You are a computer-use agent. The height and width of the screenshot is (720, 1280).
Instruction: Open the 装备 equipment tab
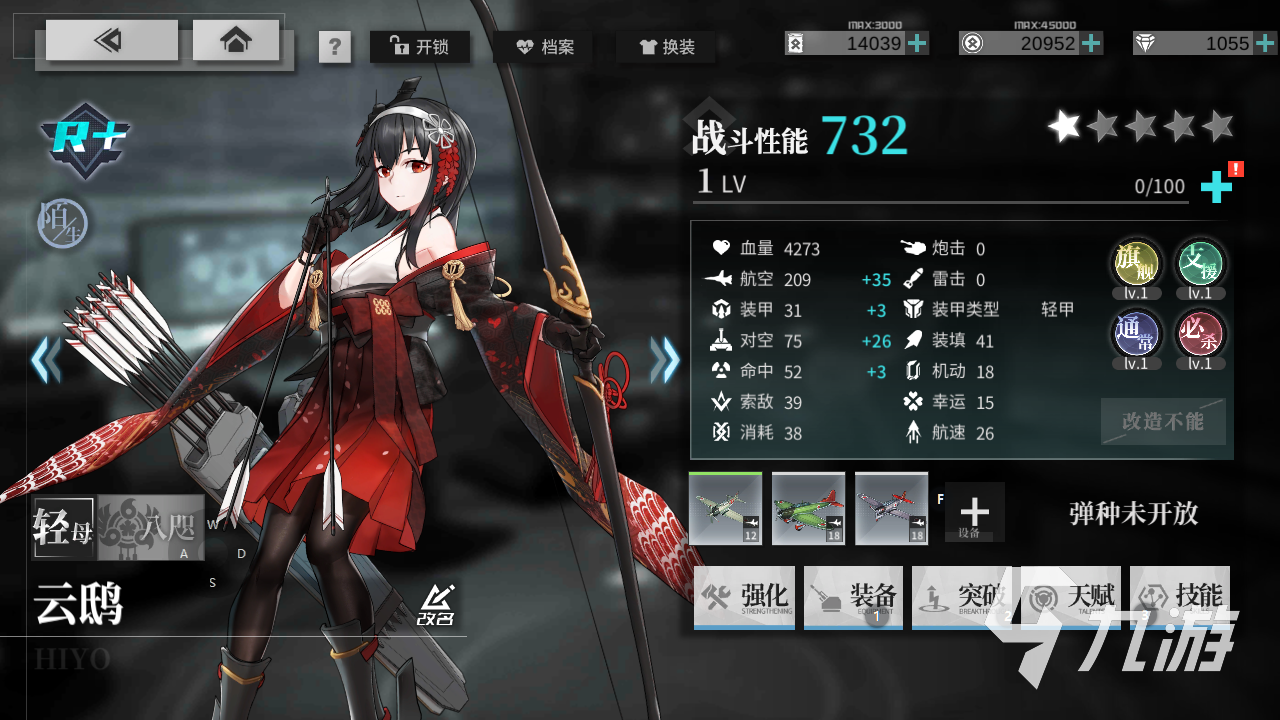(853, 598)
